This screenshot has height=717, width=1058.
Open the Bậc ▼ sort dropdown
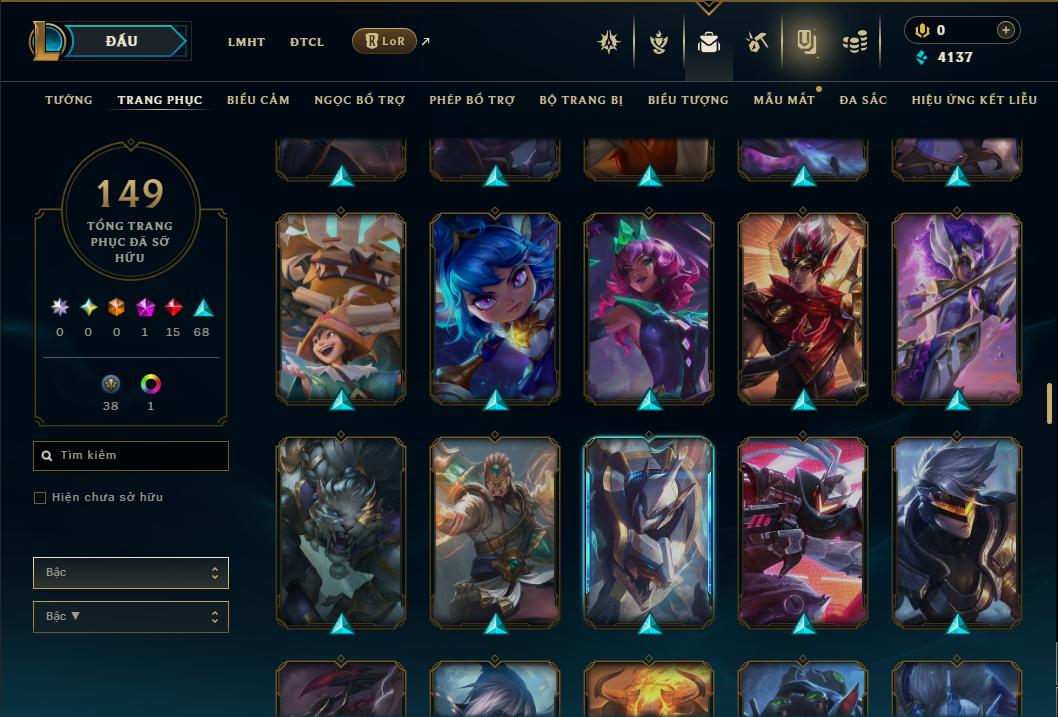tap(131, 617)
